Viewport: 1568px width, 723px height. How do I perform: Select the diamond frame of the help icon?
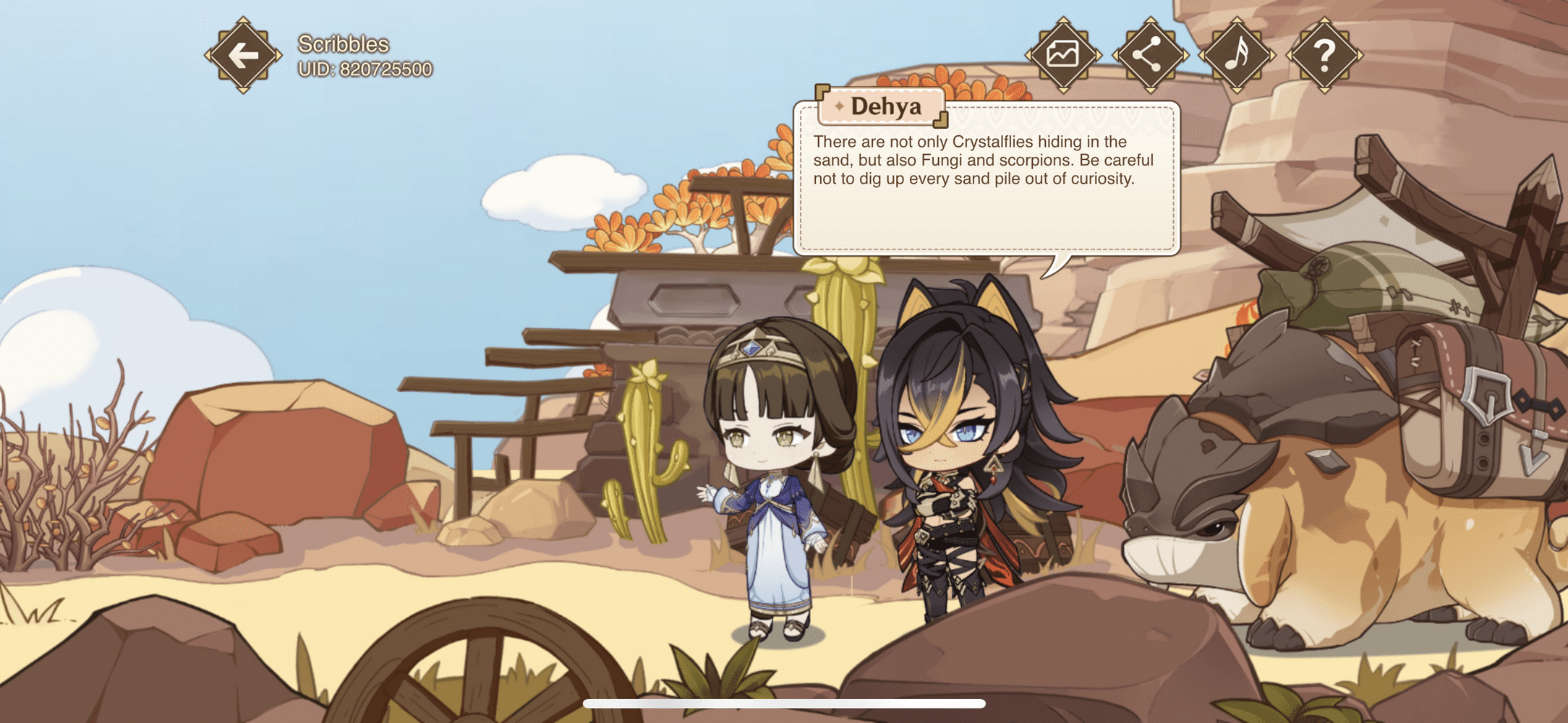click(1326, 54)
